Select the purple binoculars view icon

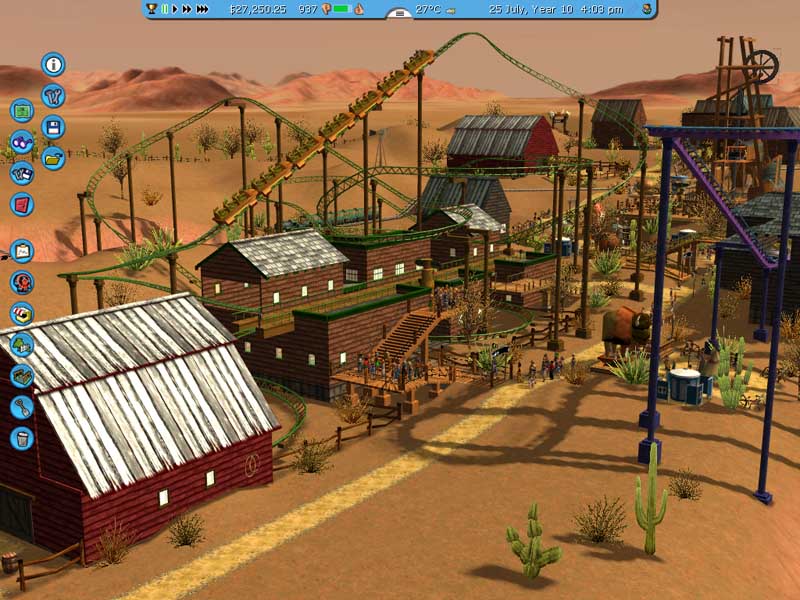pos(22,142)
